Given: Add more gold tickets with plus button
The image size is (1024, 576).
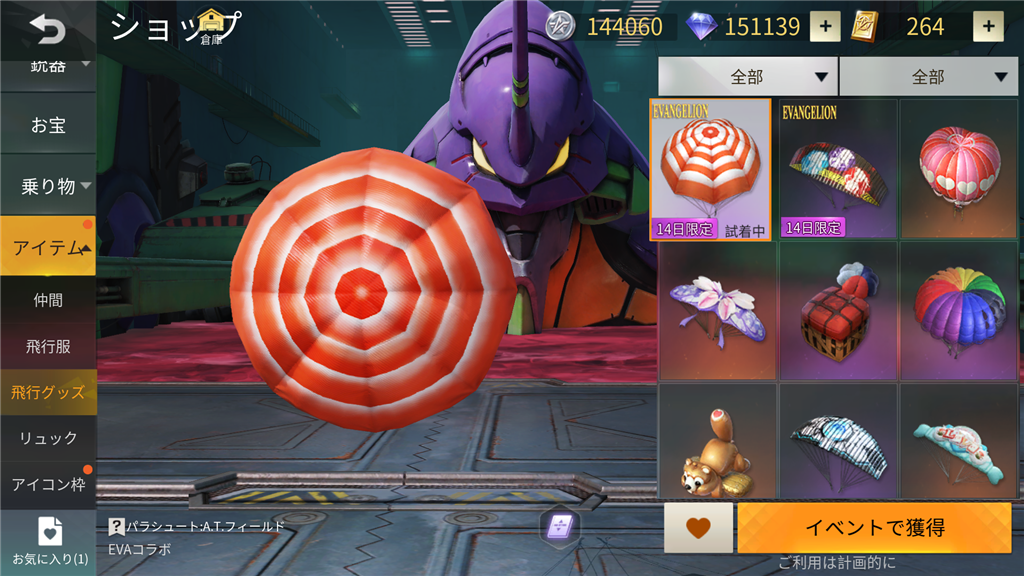Looking at the screenshot, I should pos(988,27).
